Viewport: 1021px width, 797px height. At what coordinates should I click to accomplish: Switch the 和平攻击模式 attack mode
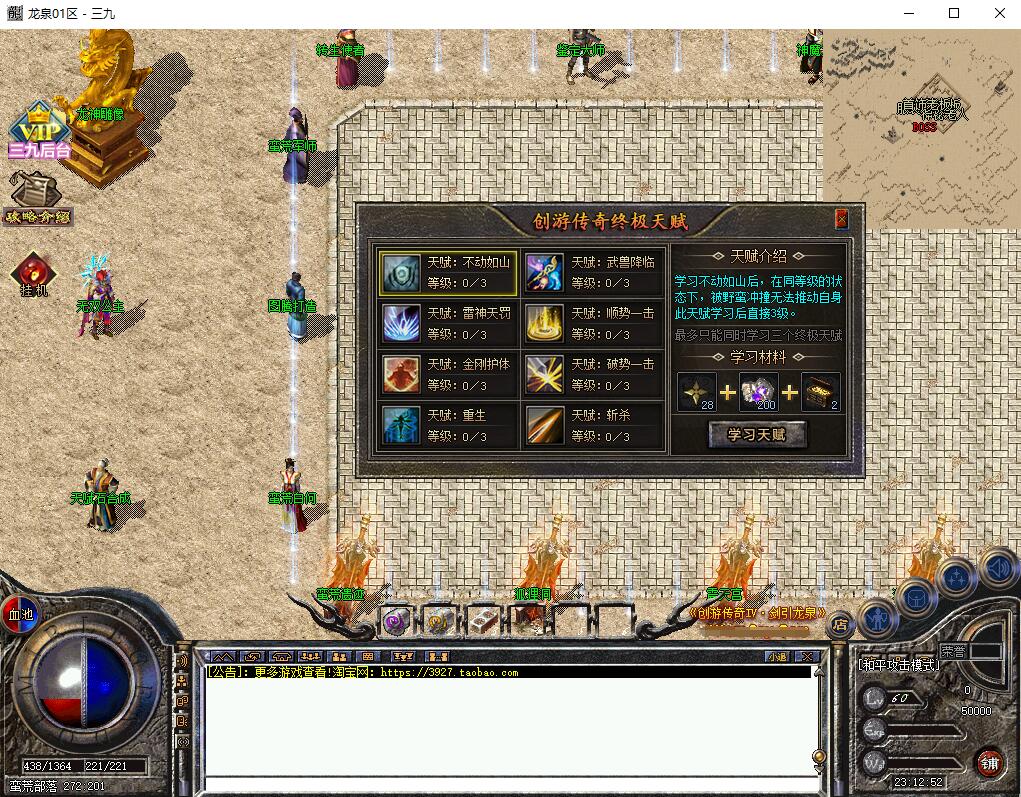click(x=898, y=664)
